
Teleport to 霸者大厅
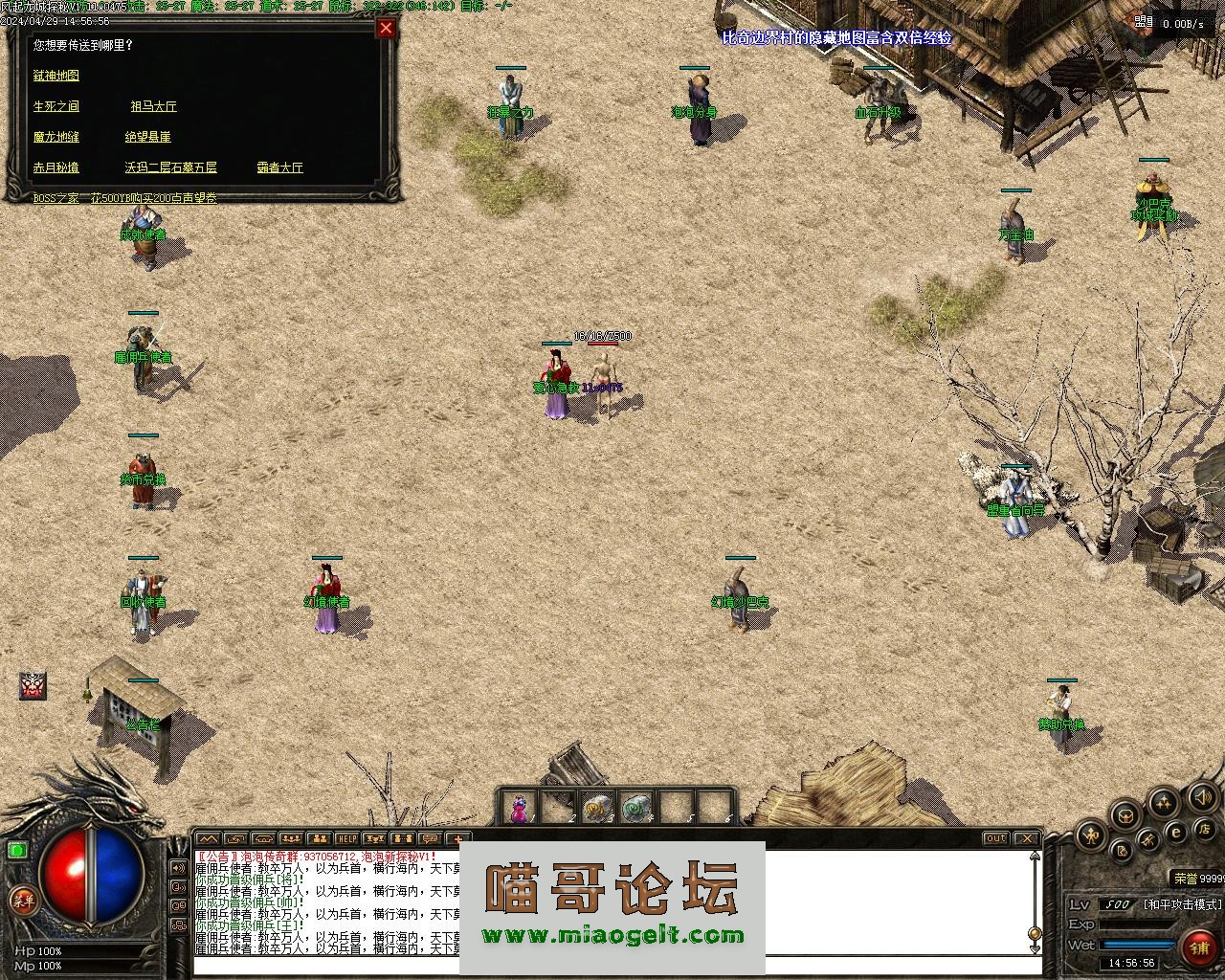(279, 167)
